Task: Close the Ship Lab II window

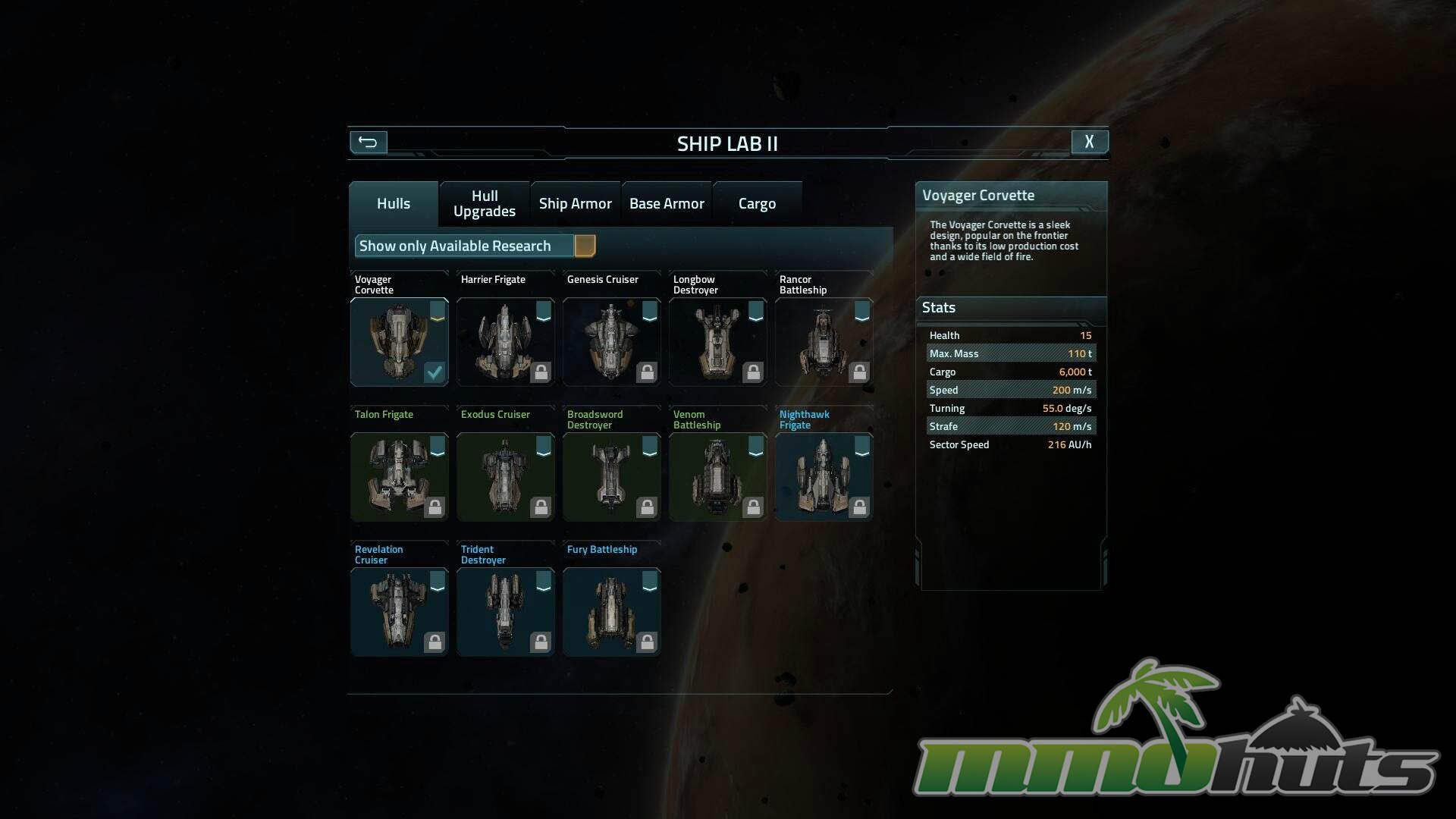Action: click(1089, 142)
